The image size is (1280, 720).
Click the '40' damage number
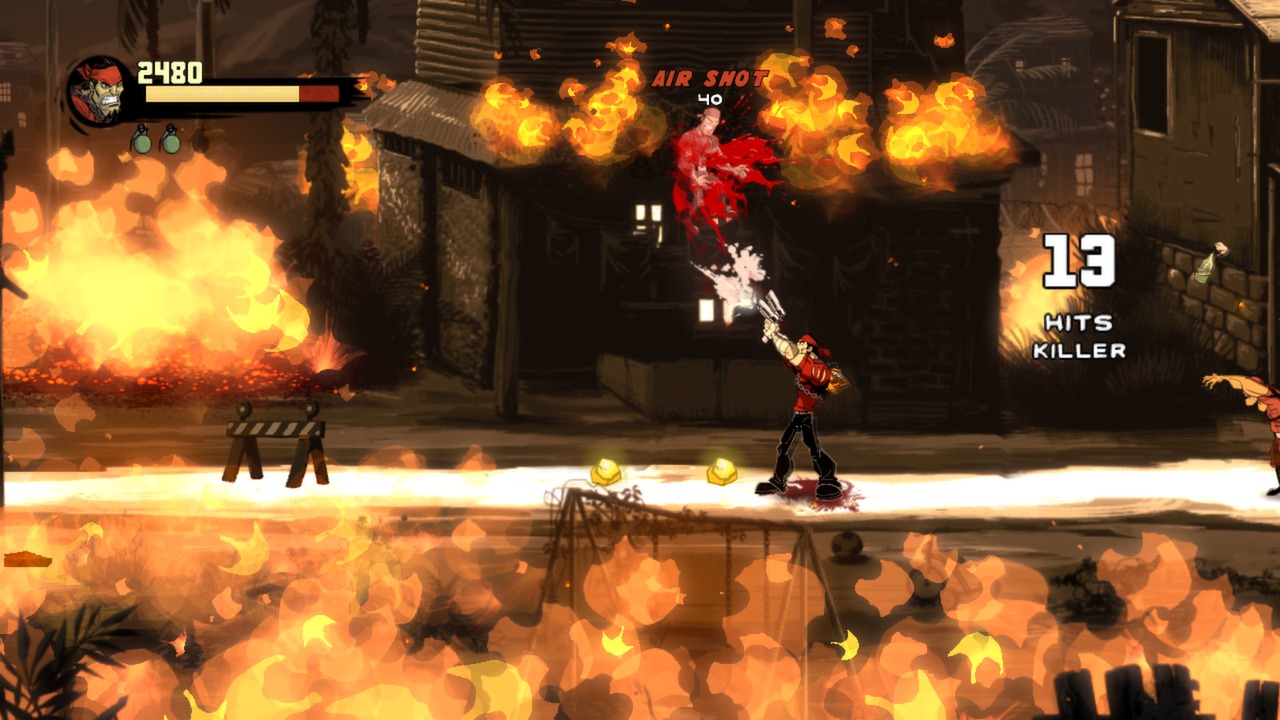tap(709, 100)
